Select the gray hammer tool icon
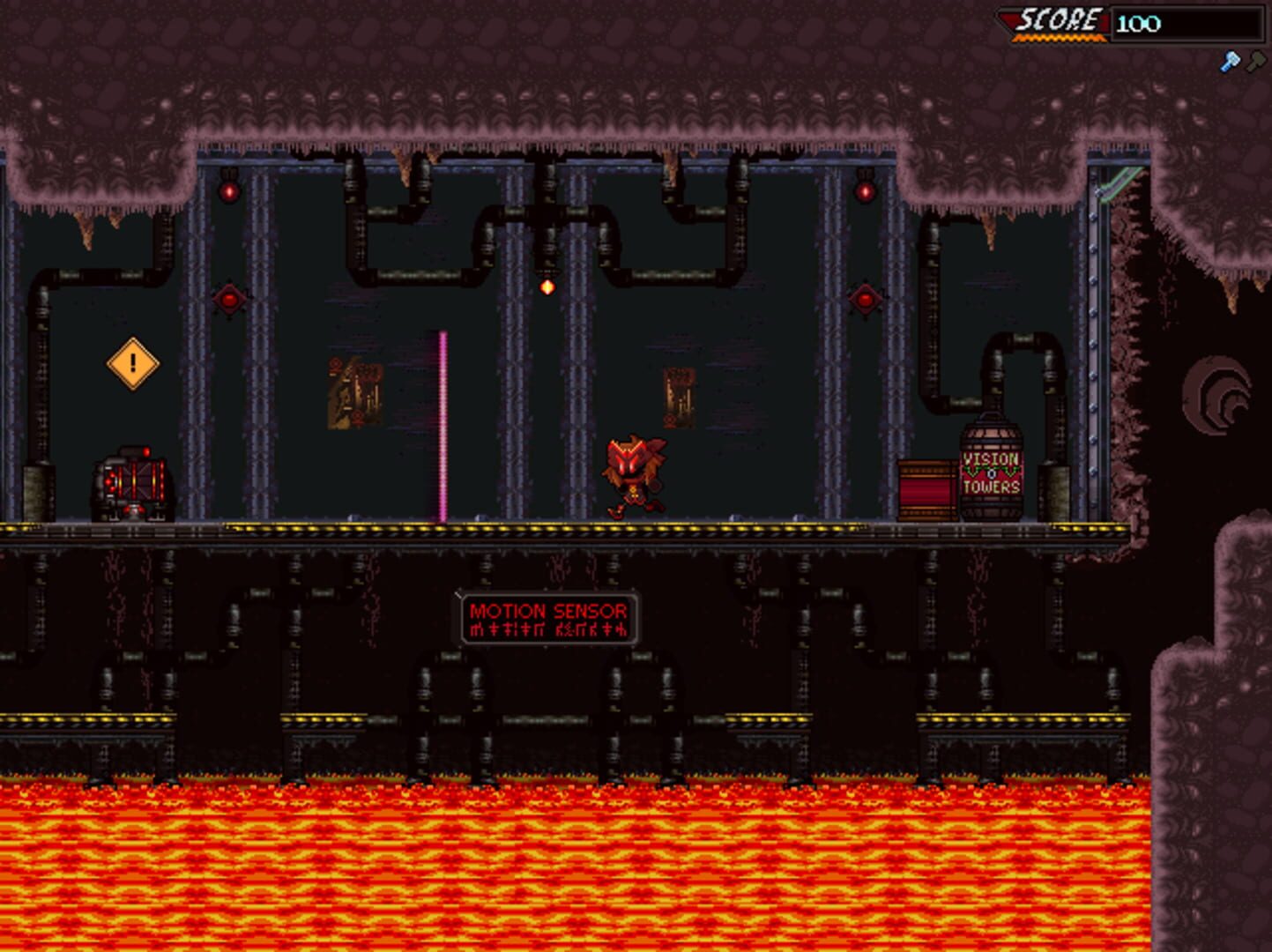 [1253, 60]
